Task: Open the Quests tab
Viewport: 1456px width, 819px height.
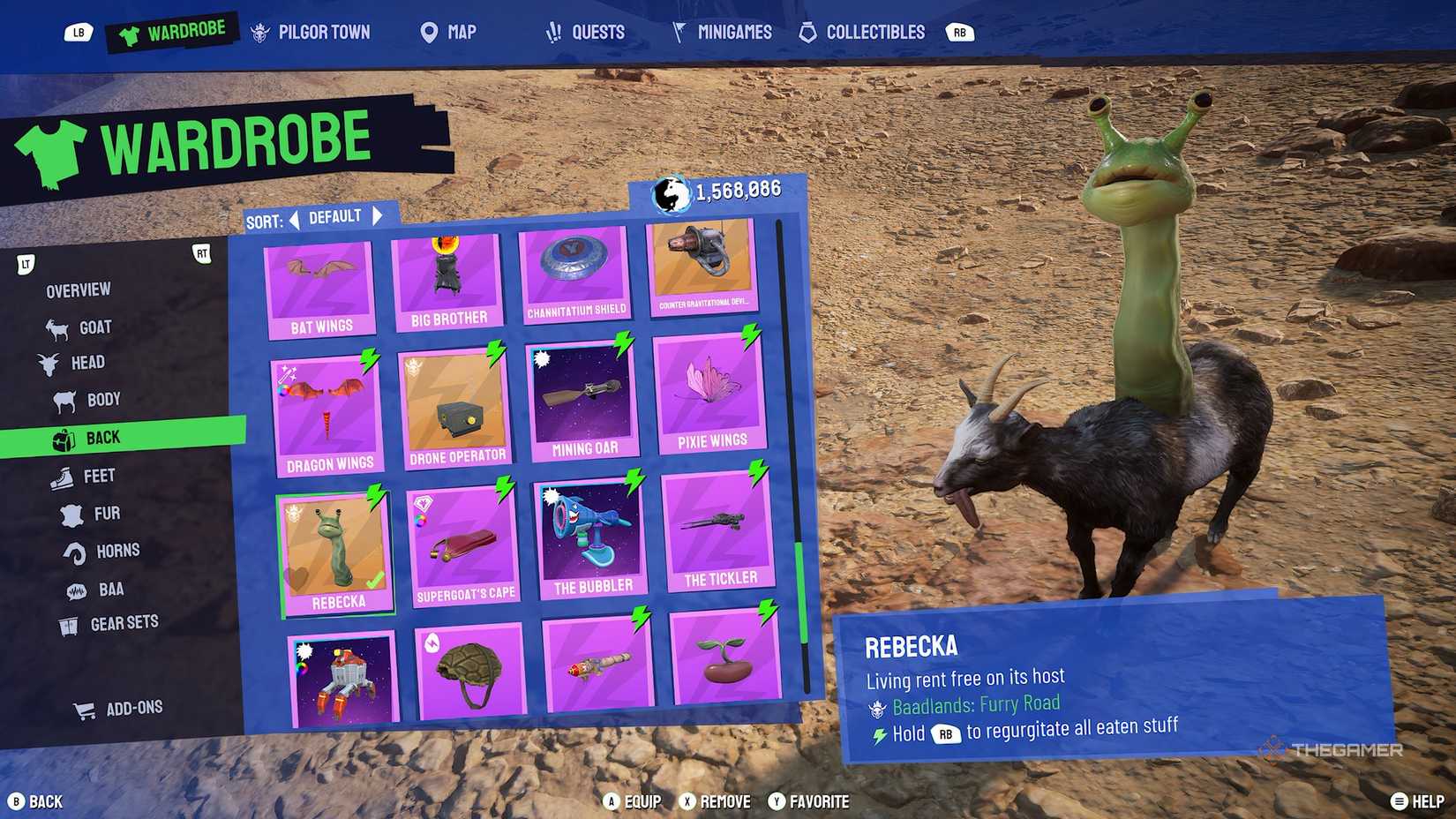Action: point(588,32)
